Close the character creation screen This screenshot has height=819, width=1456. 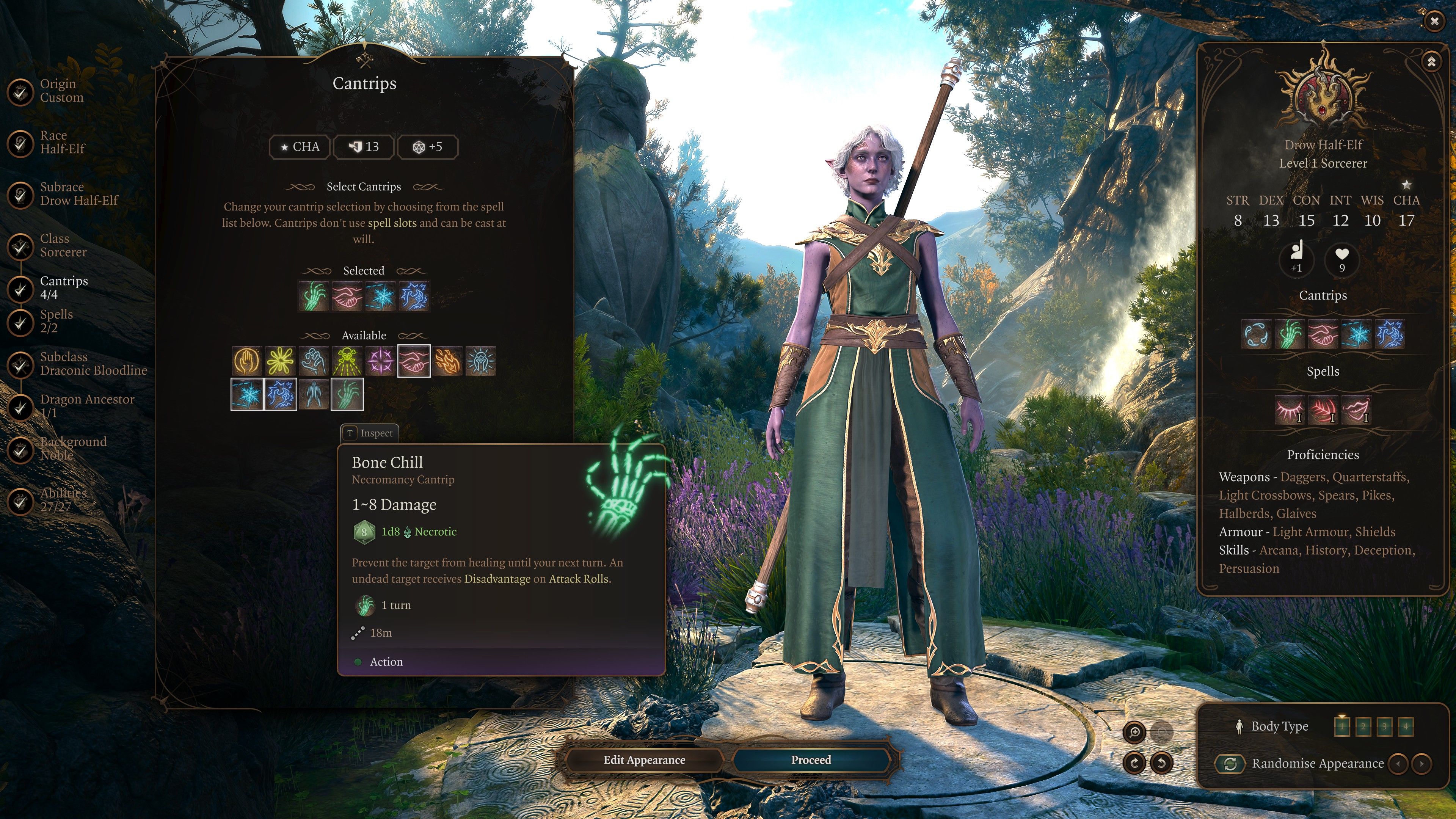pos(1434,21)
